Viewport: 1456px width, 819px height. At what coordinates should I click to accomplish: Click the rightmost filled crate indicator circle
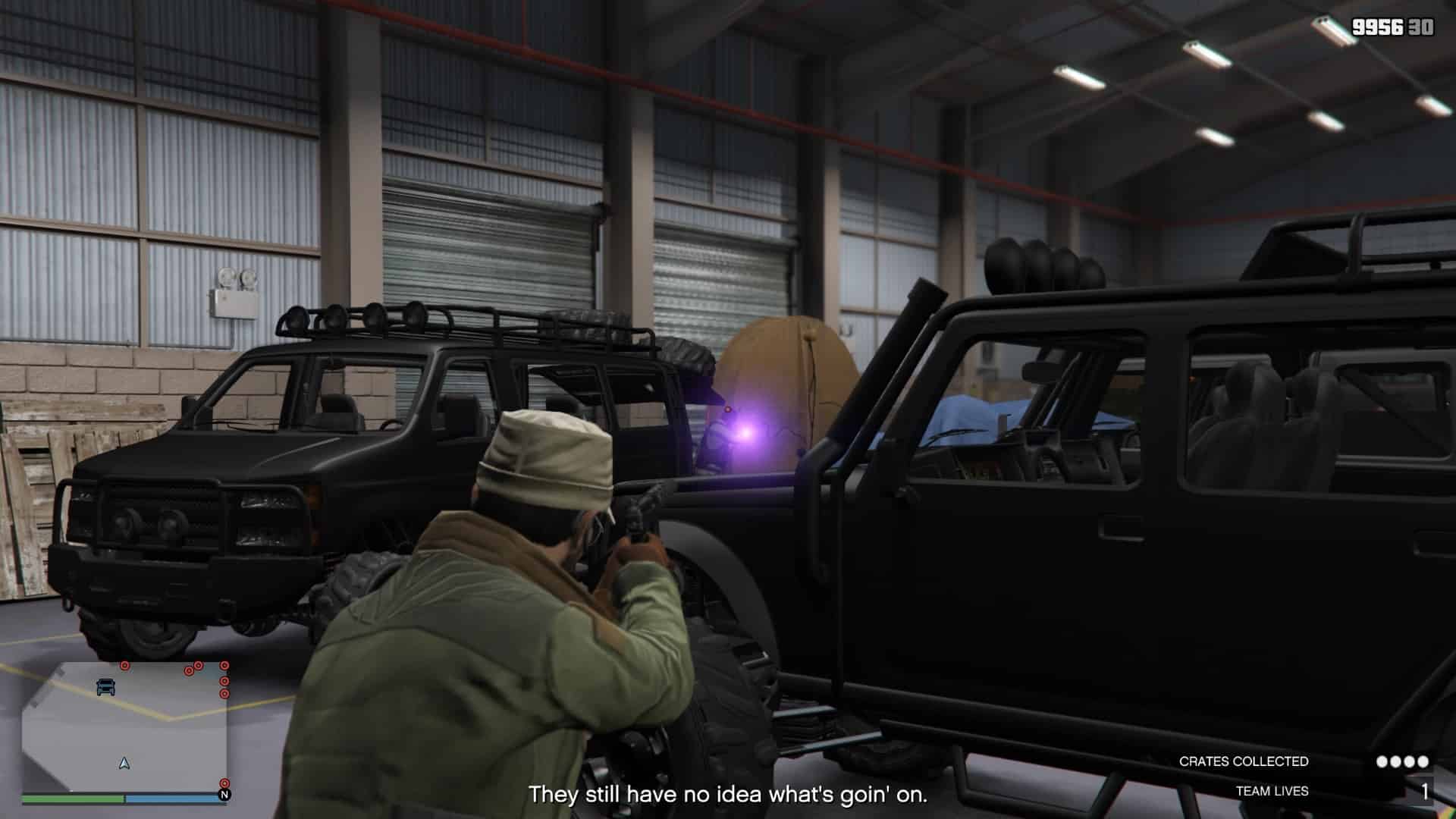[x=1423, y=761]
